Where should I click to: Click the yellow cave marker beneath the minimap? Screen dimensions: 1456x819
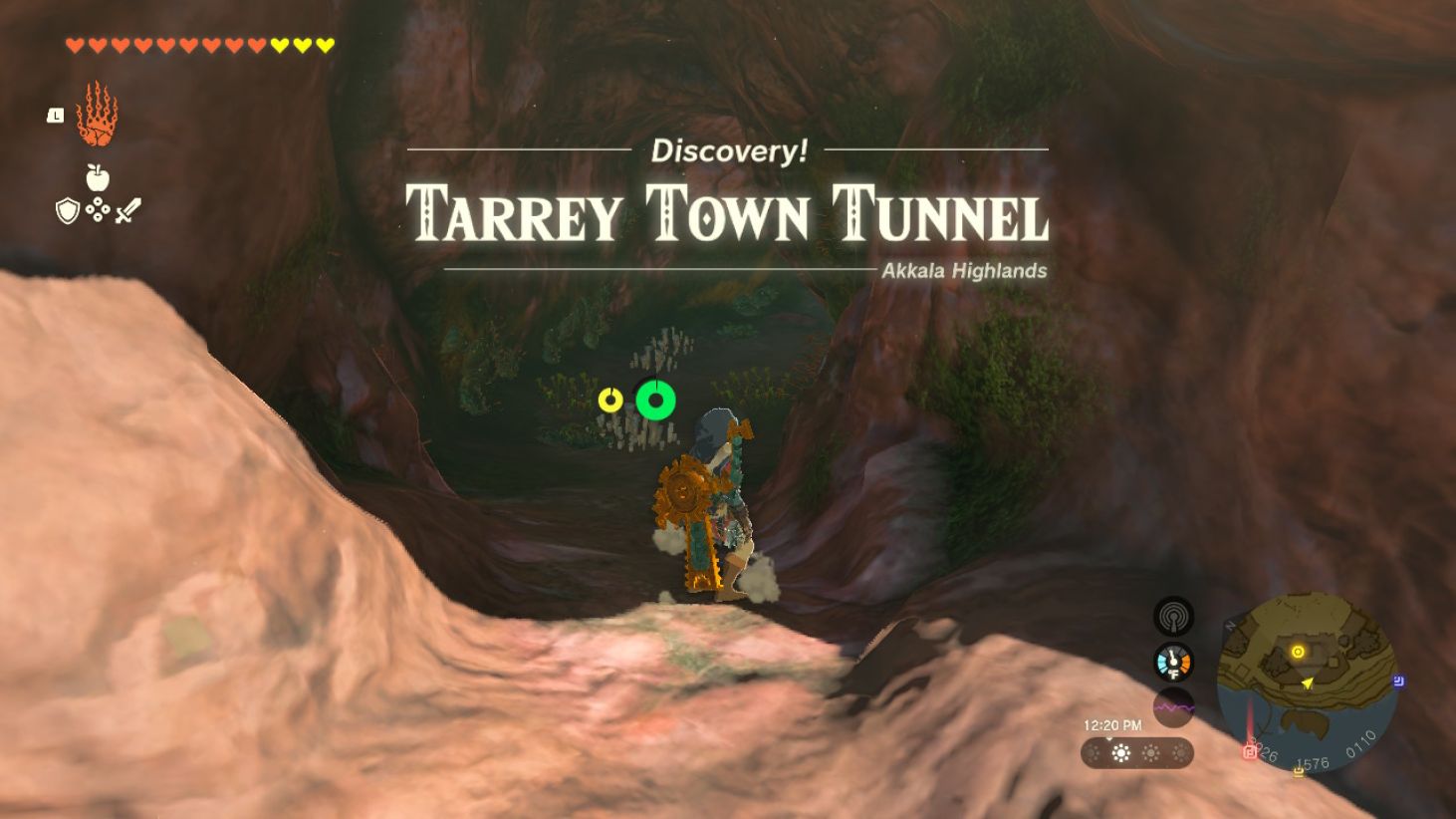(1297, 771)
